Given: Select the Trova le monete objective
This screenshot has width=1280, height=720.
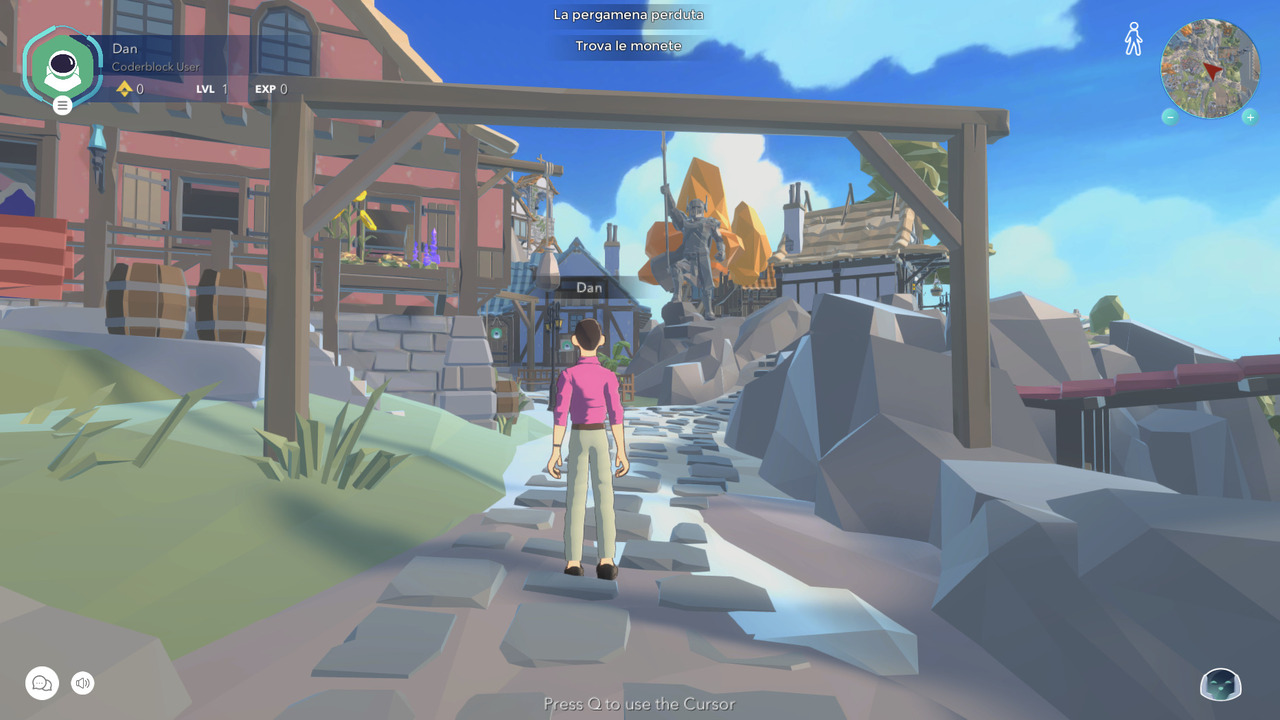Looking at the screenshot, I should point(628,46).
